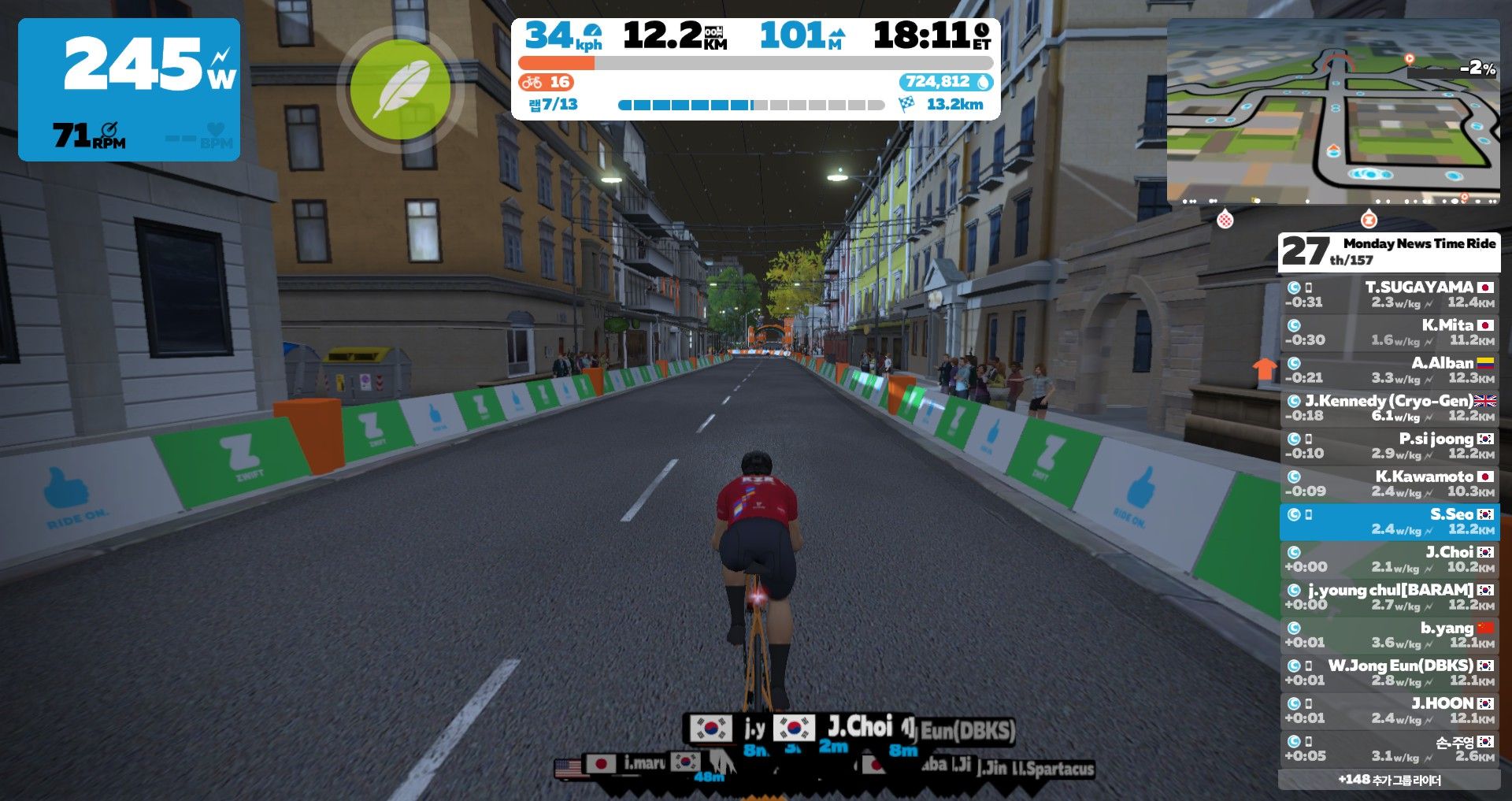The height and width of the screenshot is (801, 1512).
Task: Select J.Choi in the riders list
Action: click(1389, 559)
